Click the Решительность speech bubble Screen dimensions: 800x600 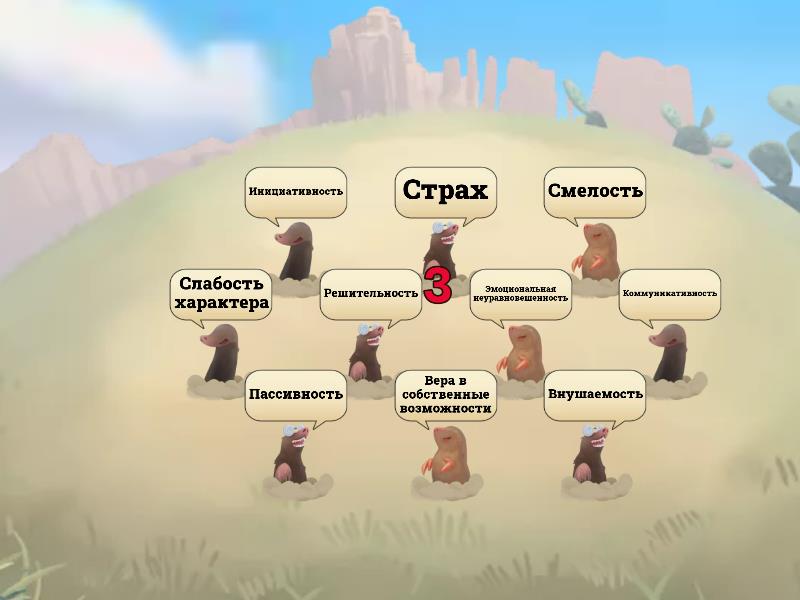coord(370,294)
